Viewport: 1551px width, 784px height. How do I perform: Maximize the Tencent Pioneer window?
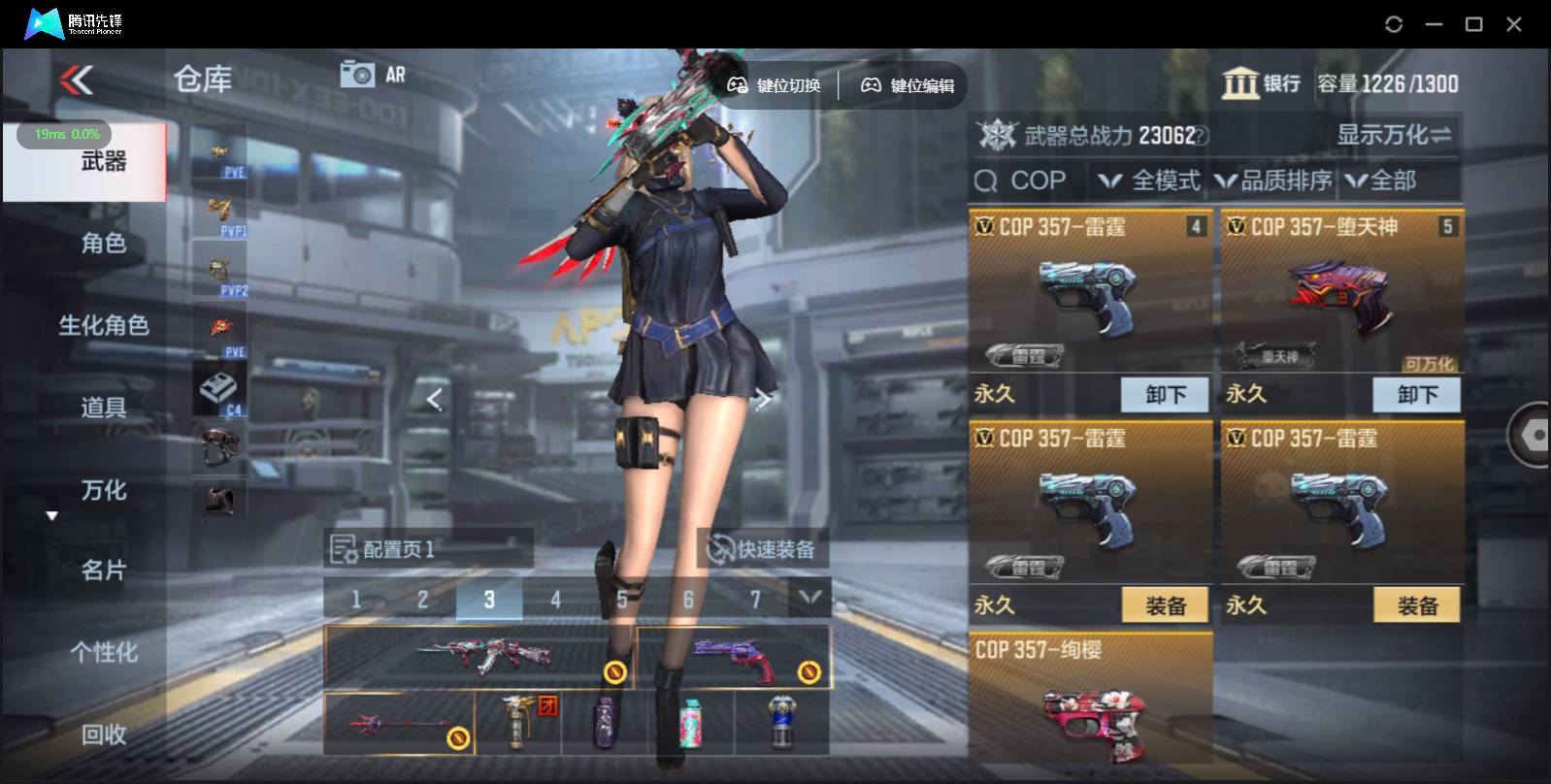[1473, 24]
